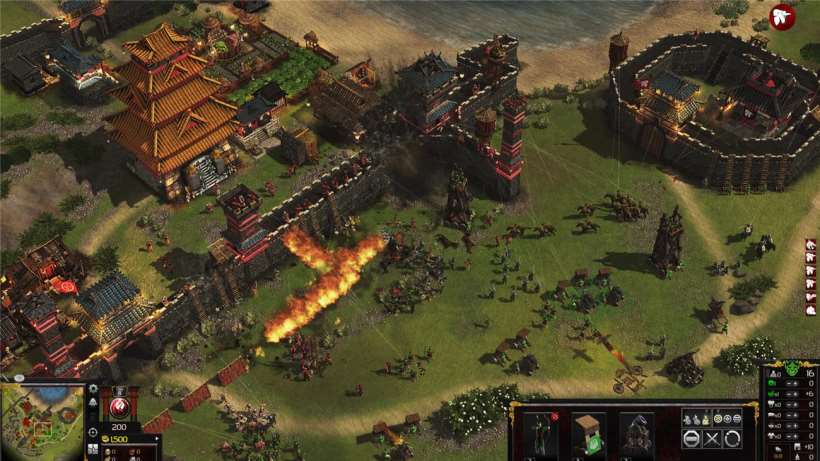Select the red player emblem badge
Viewport: 820px width, 461px height.
pyautogui.click(x=121, y=407)
